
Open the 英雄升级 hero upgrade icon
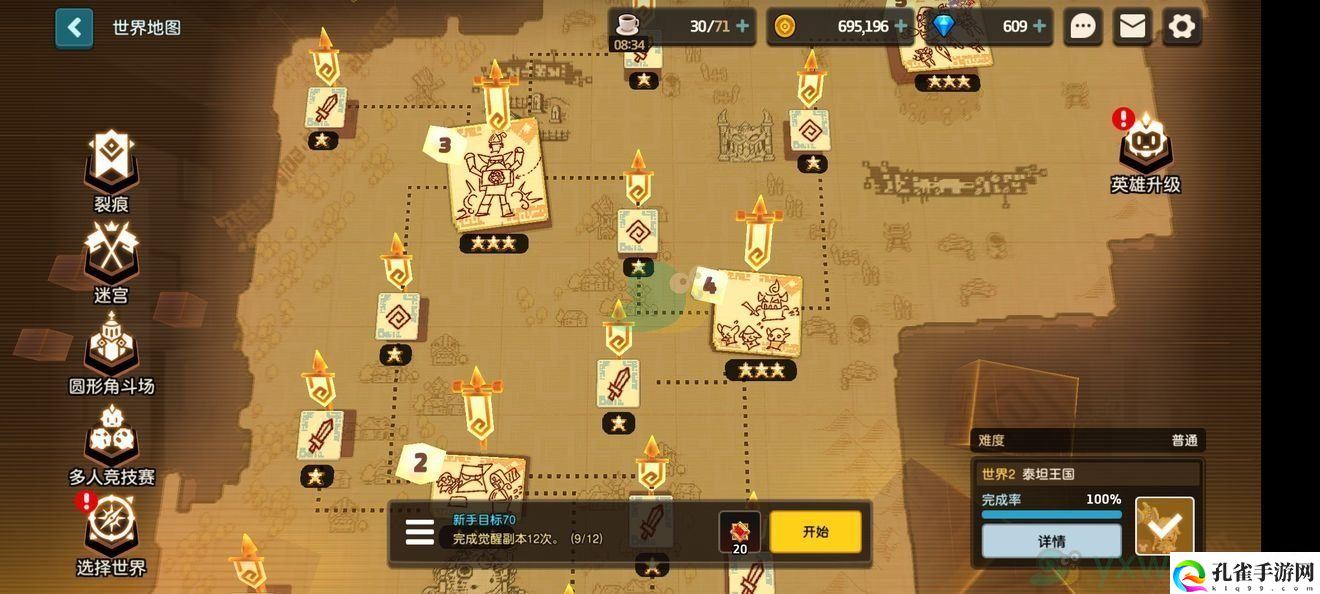pyautogui.click(x=1145, y=152)
